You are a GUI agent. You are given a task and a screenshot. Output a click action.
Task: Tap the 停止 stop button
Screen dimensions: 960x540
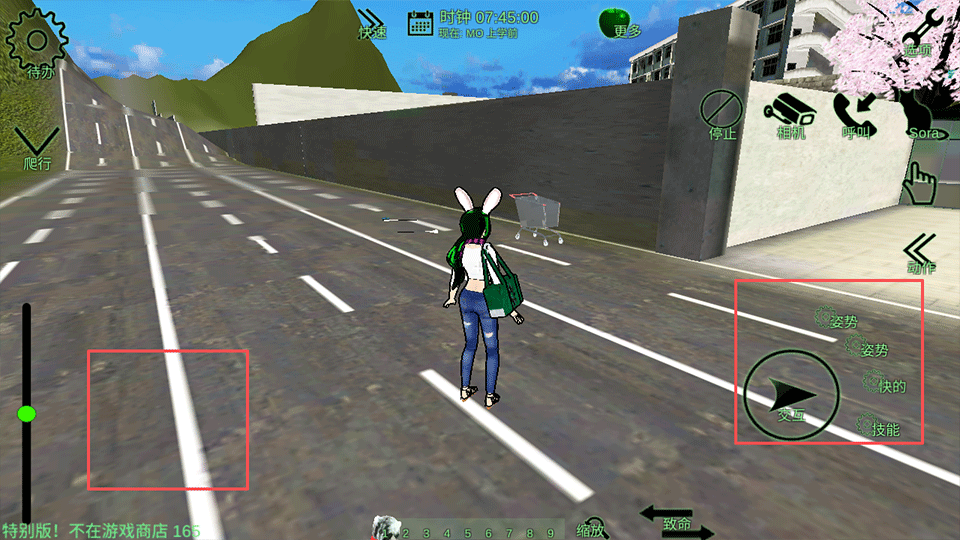click(719, 110)
